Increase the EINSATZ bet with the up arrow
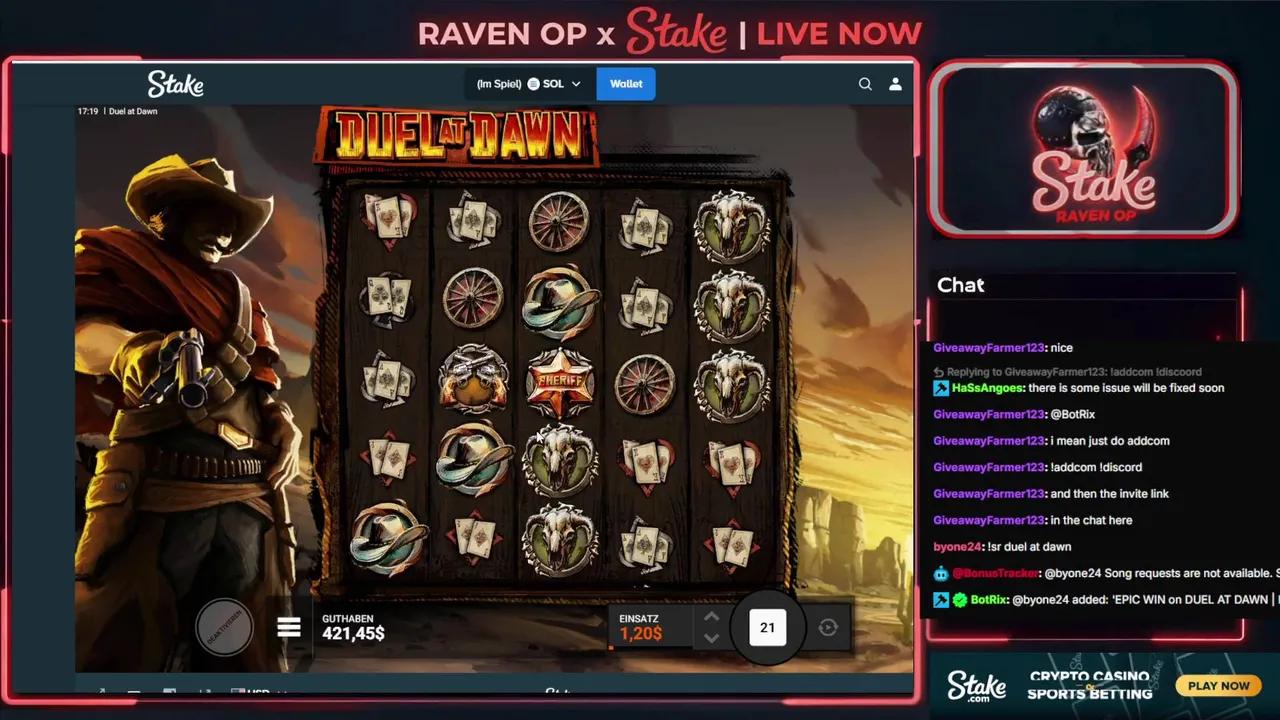1280x720 pixels. [x=712, y=617]
